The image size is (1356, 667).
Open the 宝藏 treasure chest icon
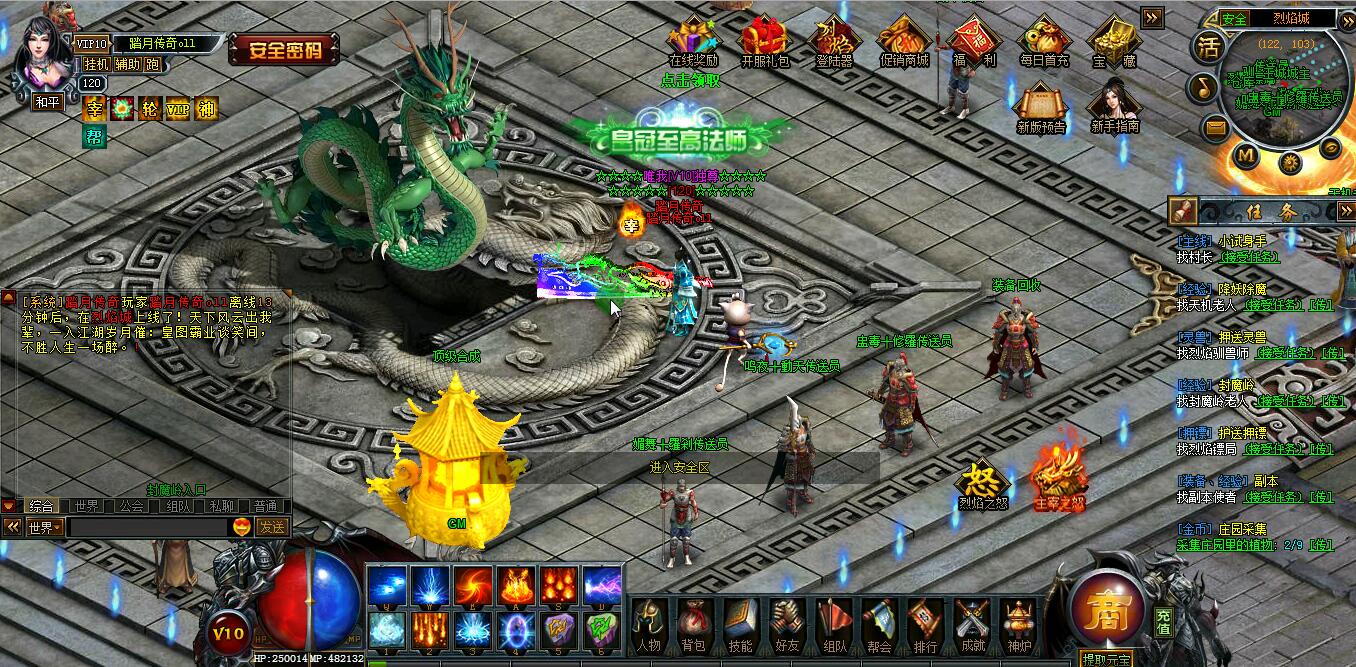(x=1113, y=39)
